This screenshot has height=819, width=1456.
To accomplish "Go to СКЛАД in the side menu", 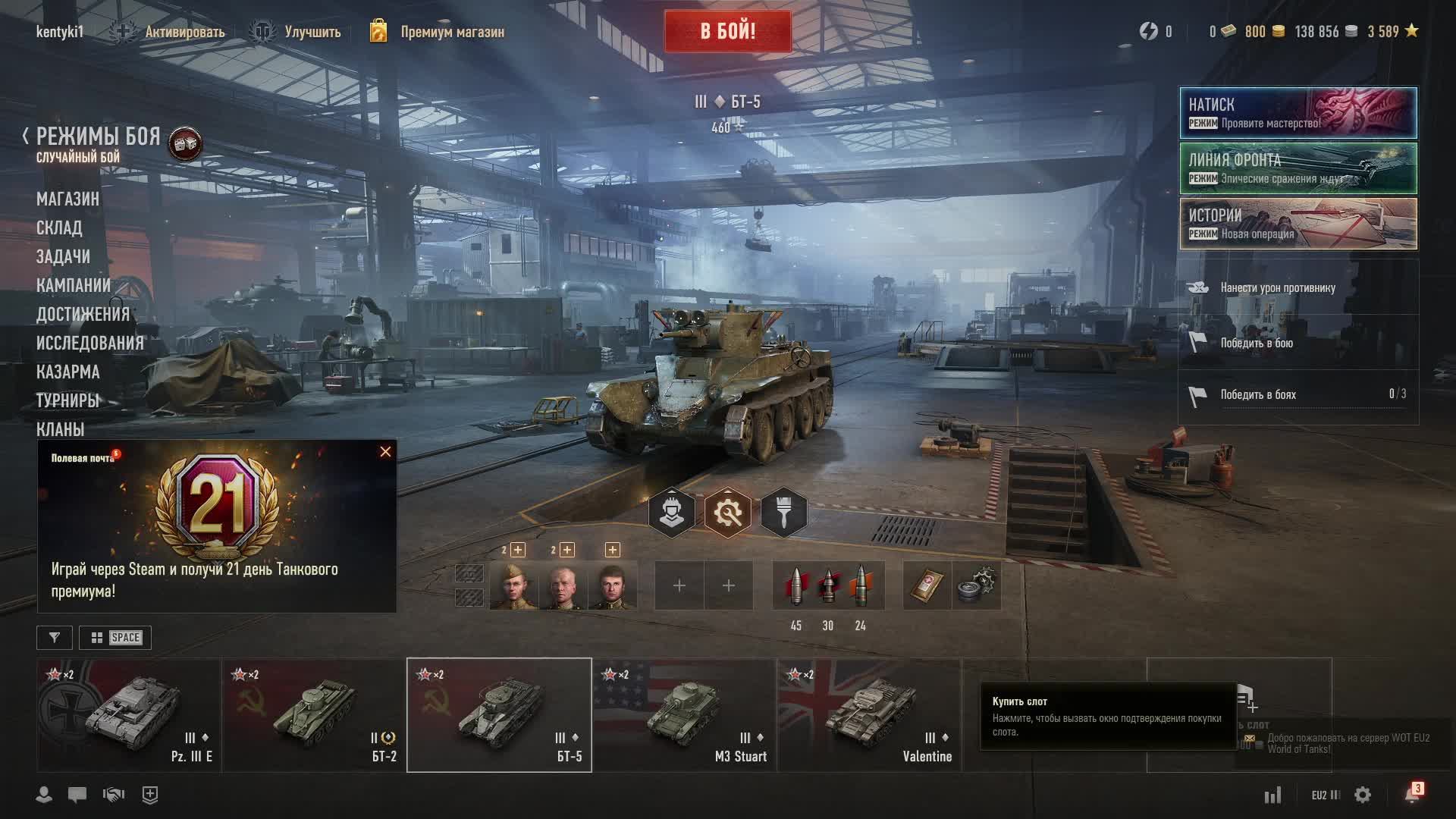I will click(59, 227).
